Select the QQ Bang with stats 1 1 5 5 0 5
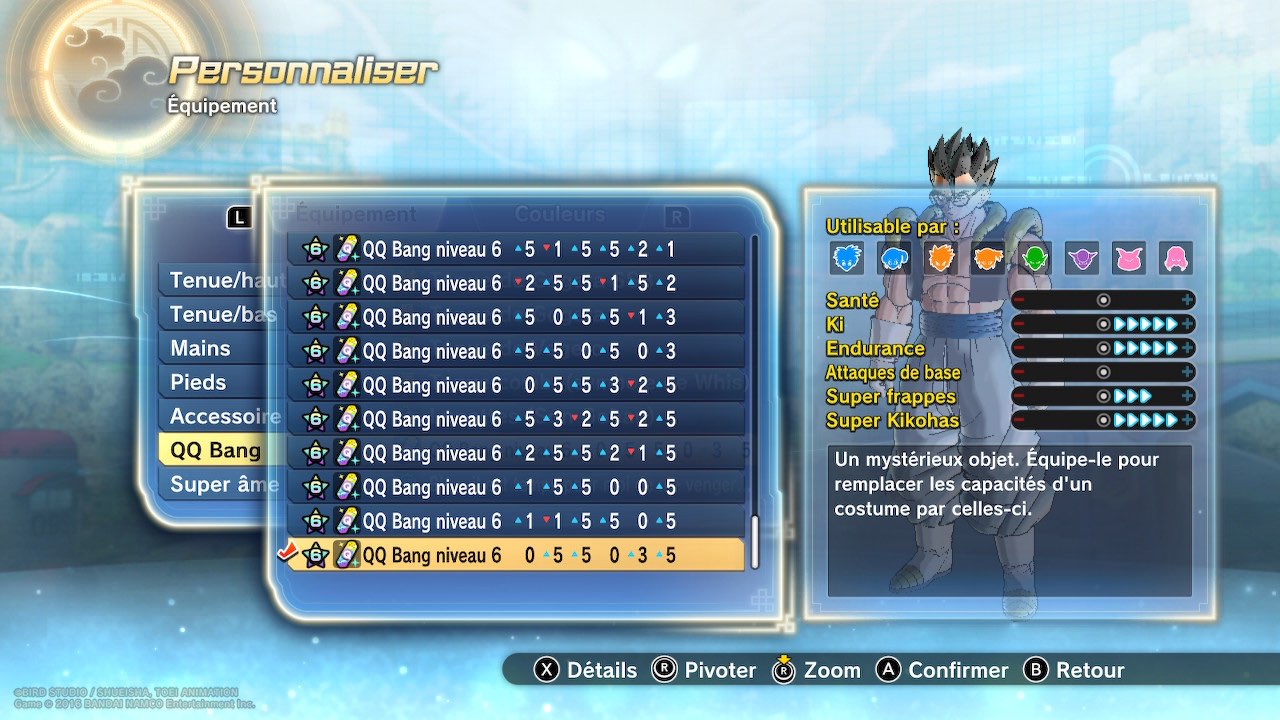The width and height of the screenshot is (1280, 720). point(515,521)
